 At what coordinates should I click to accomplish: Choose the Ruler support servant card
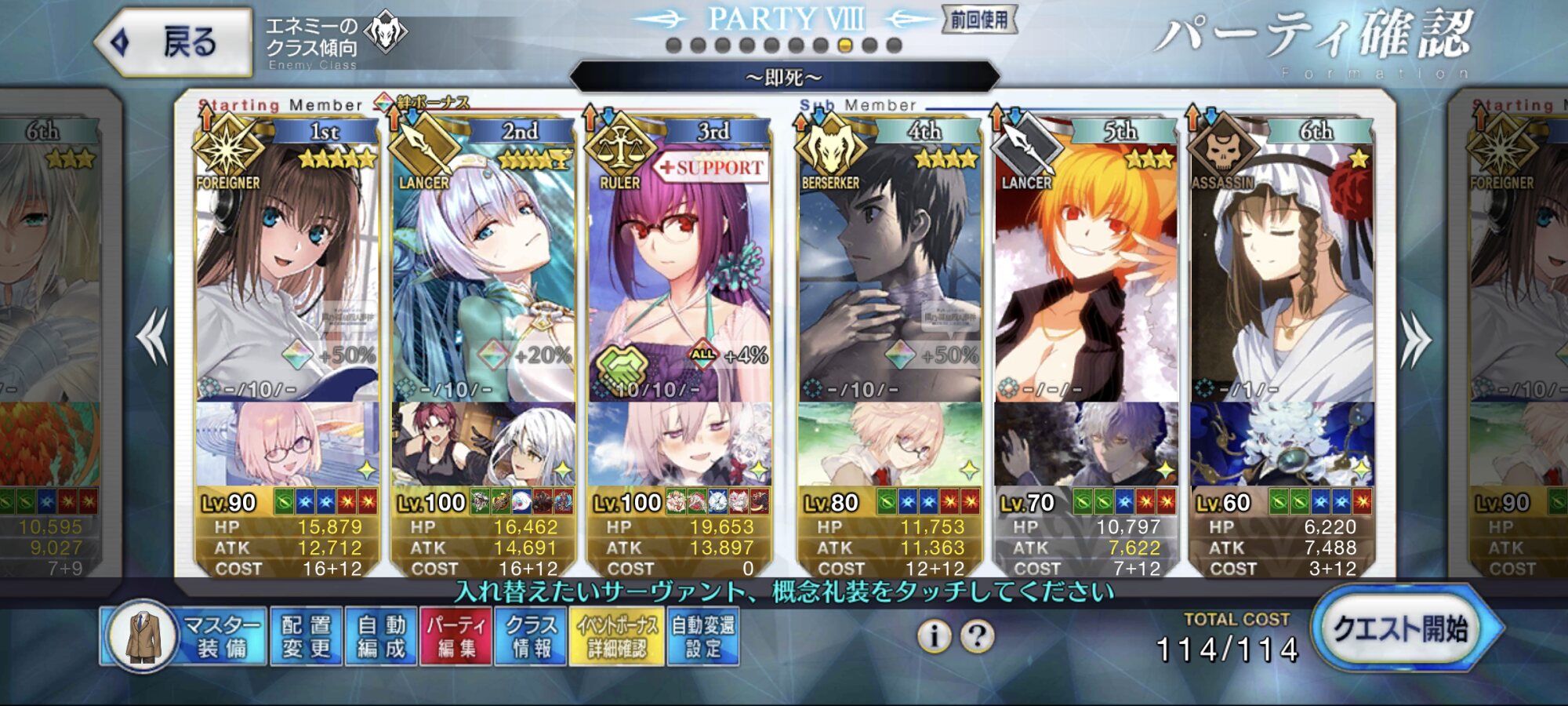click(679, 267)
